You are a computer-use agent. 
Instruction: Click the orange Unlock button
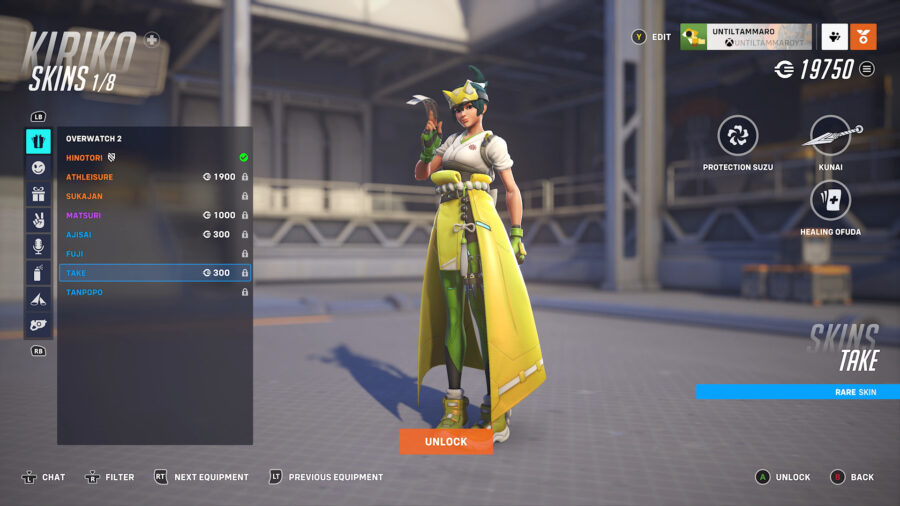tap(445, 441)
